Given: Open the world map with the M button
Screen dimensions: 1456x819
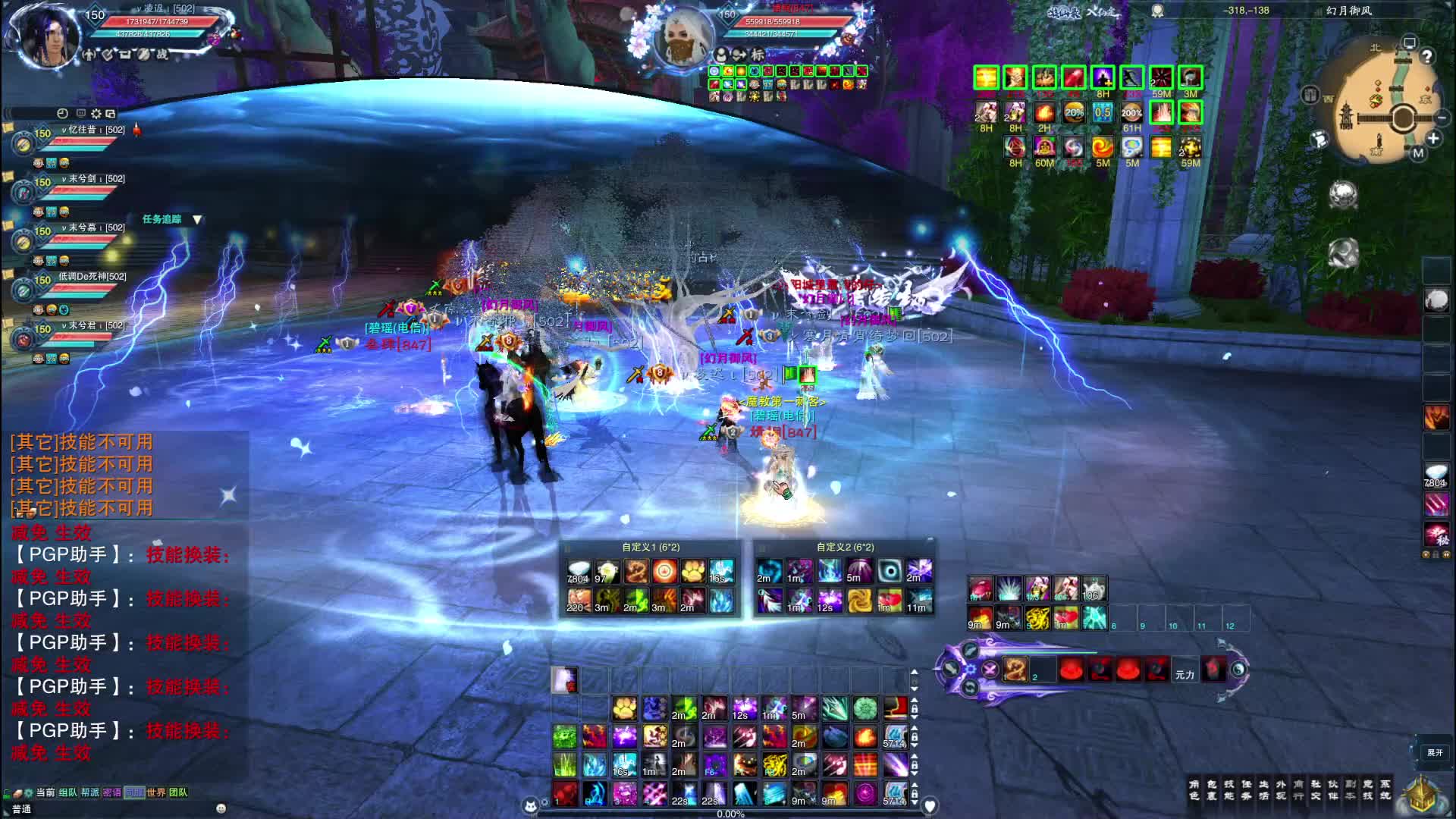Looking at the screenshot, I should coord(1418,153).
